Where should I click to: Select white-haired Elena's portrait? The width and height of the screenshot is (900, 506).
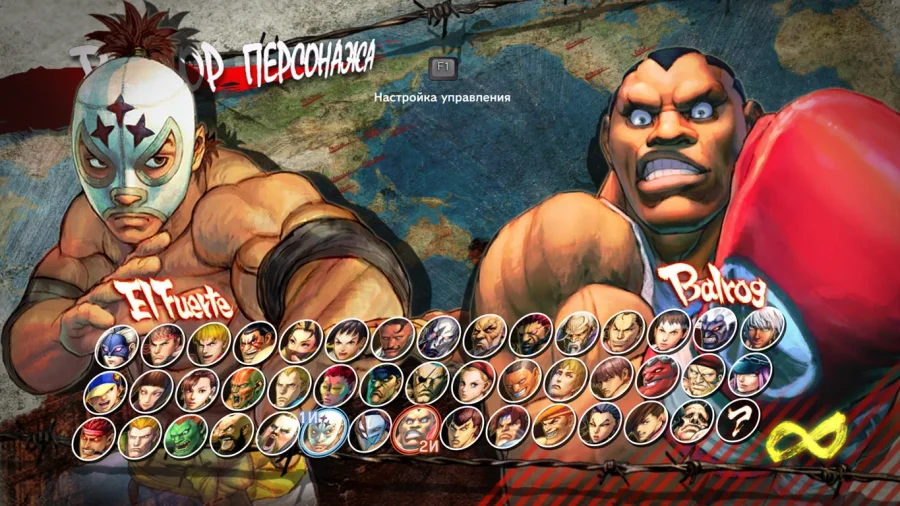[x=761, y=329]
